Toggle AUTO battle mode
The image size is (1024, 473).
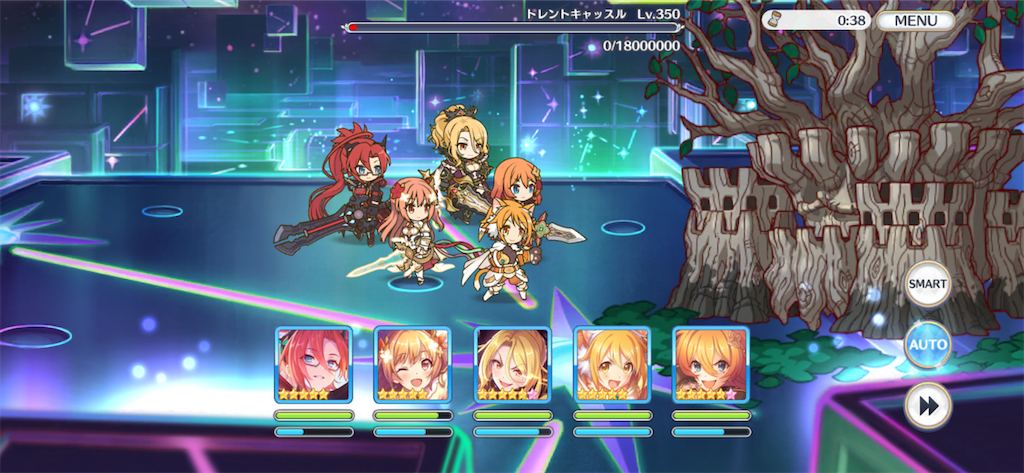[x=927, y=344]
